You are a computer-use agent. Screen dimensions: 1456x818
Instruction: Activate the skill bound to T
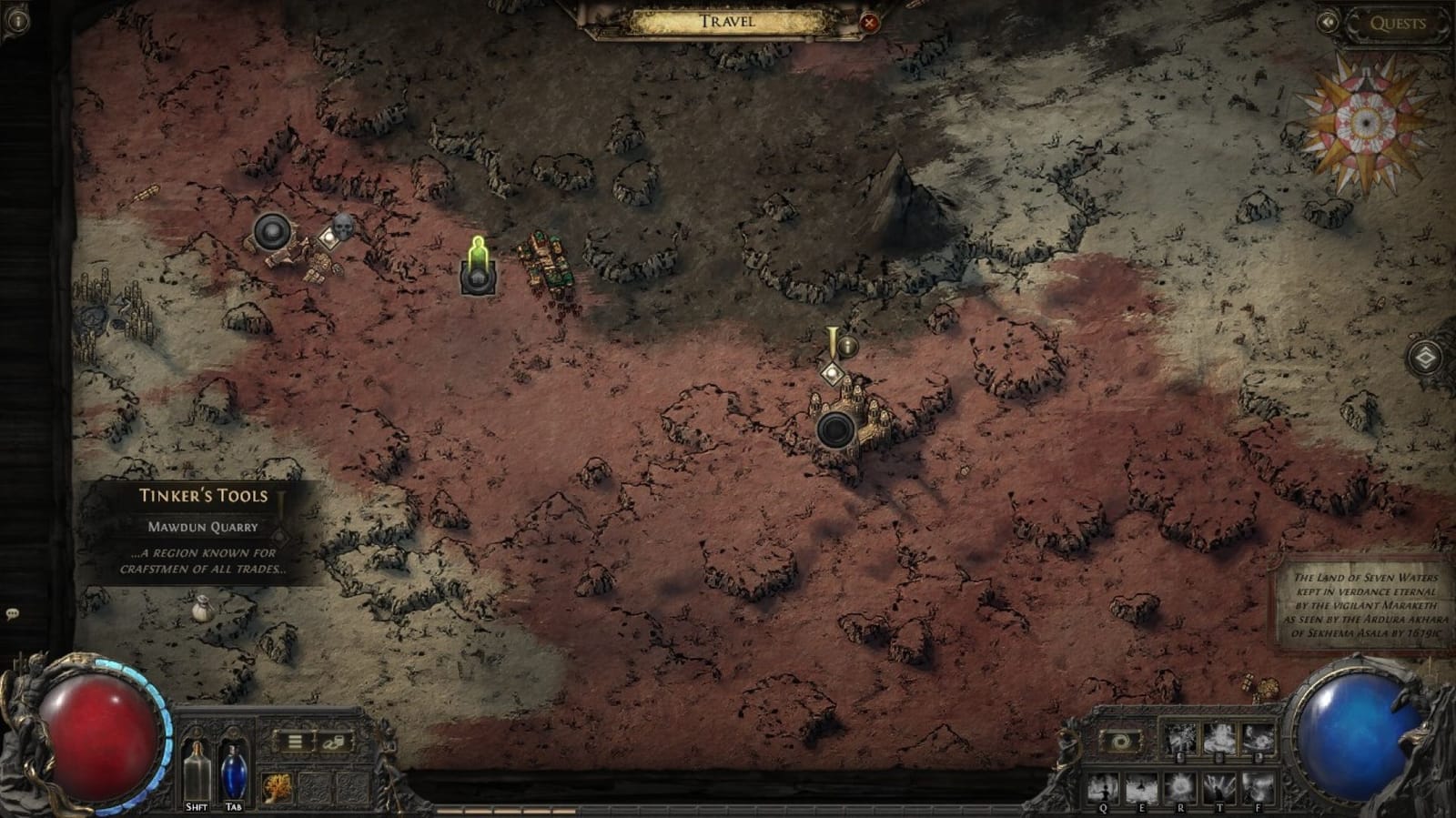tap(1219, 787)
